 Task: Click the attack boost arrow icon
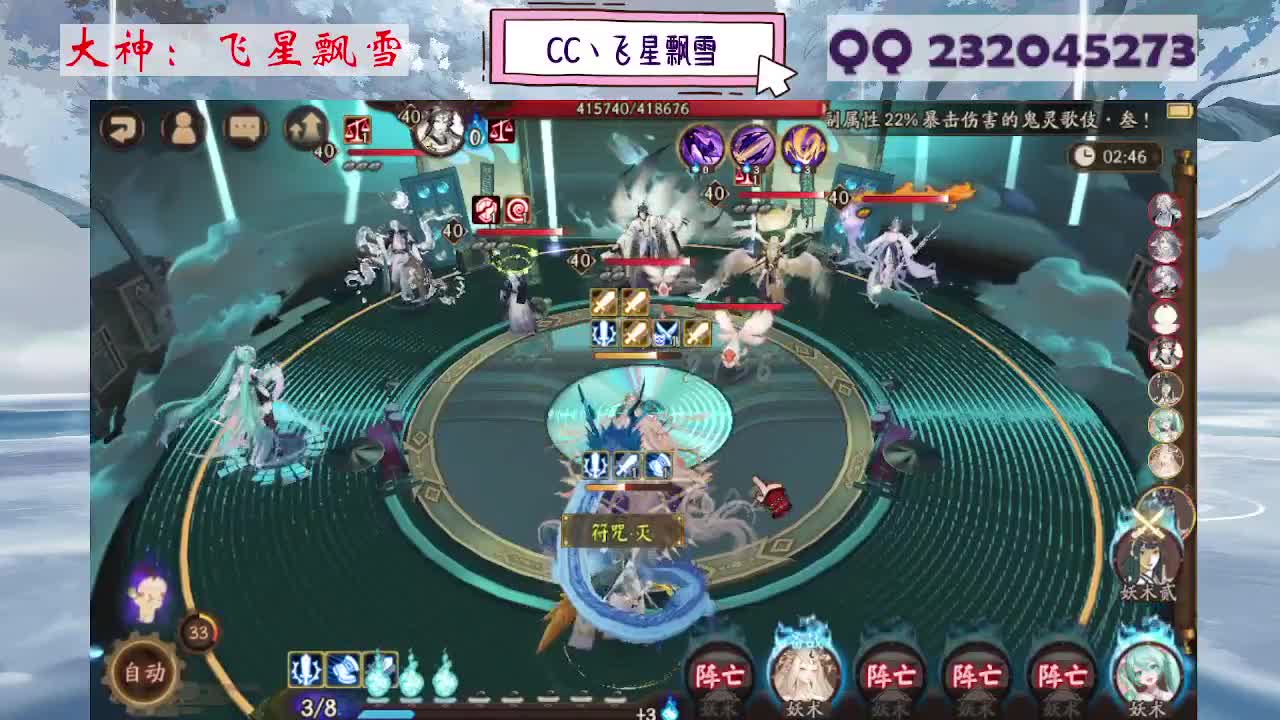tap(307, 128)
